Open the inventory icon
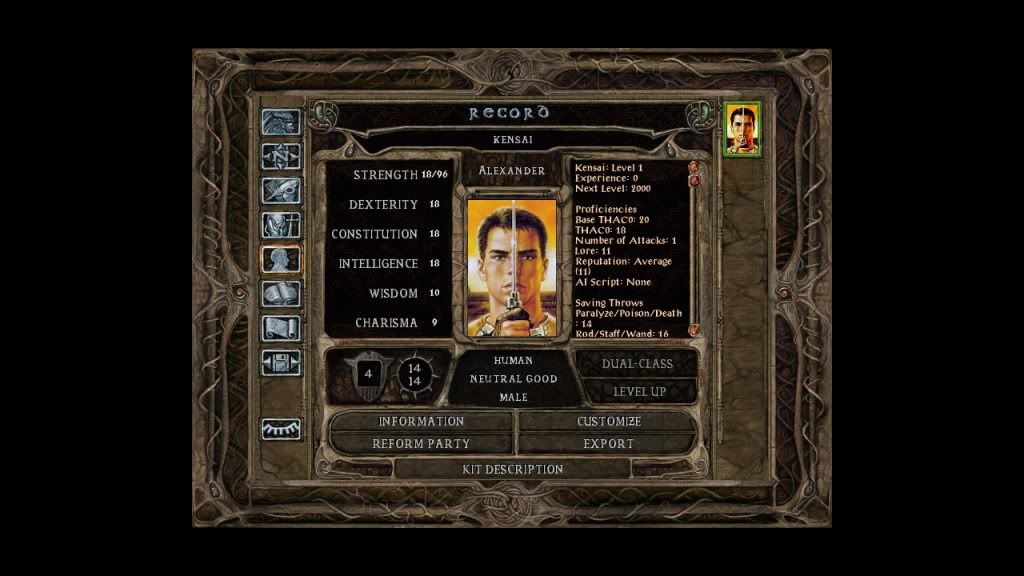Viewport: 1024px width, 576px height. pyautogui.click(x=281, y=225)
